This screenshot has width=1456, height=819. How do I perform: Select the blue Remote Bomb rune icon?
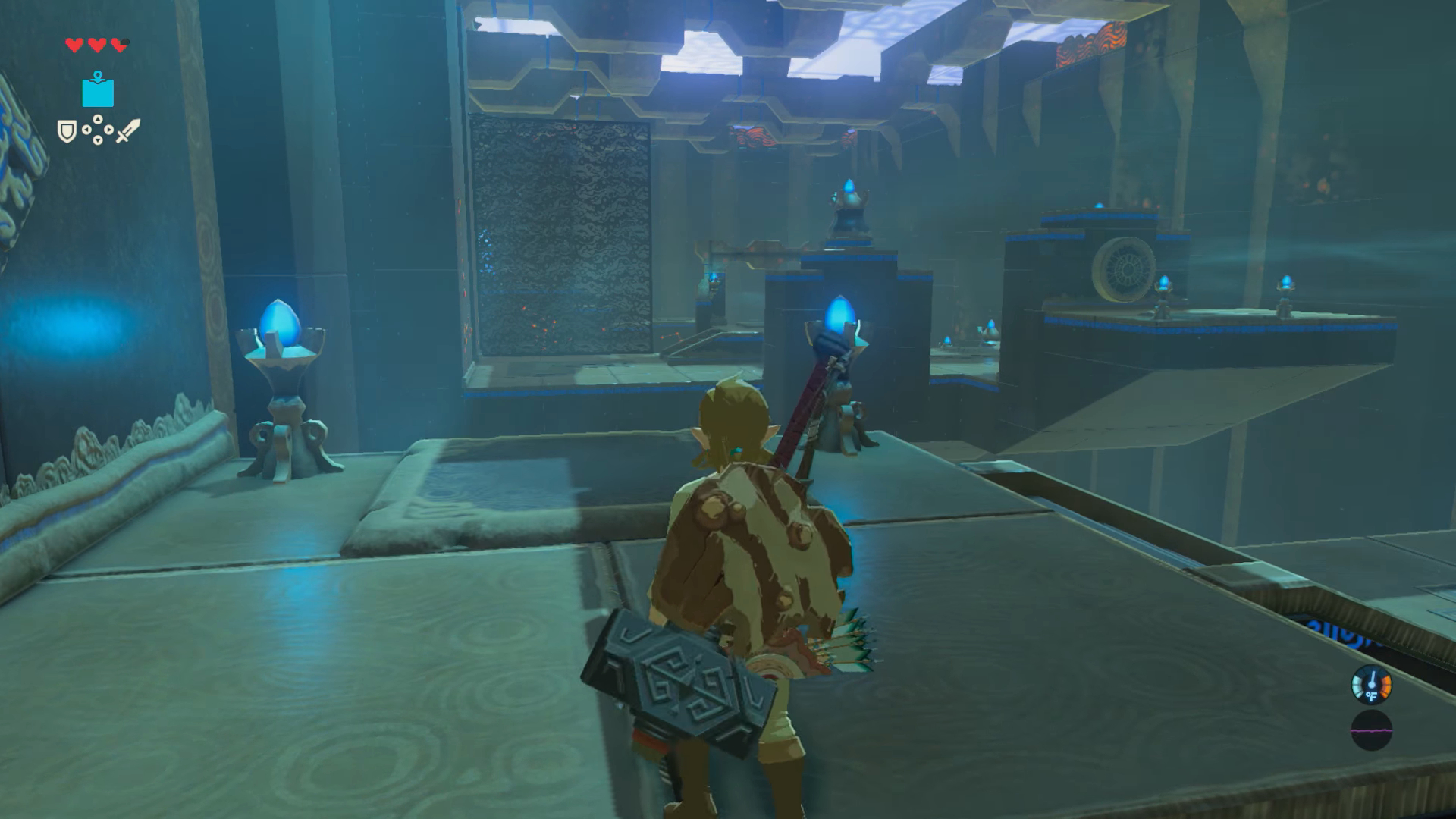point(98,90)
